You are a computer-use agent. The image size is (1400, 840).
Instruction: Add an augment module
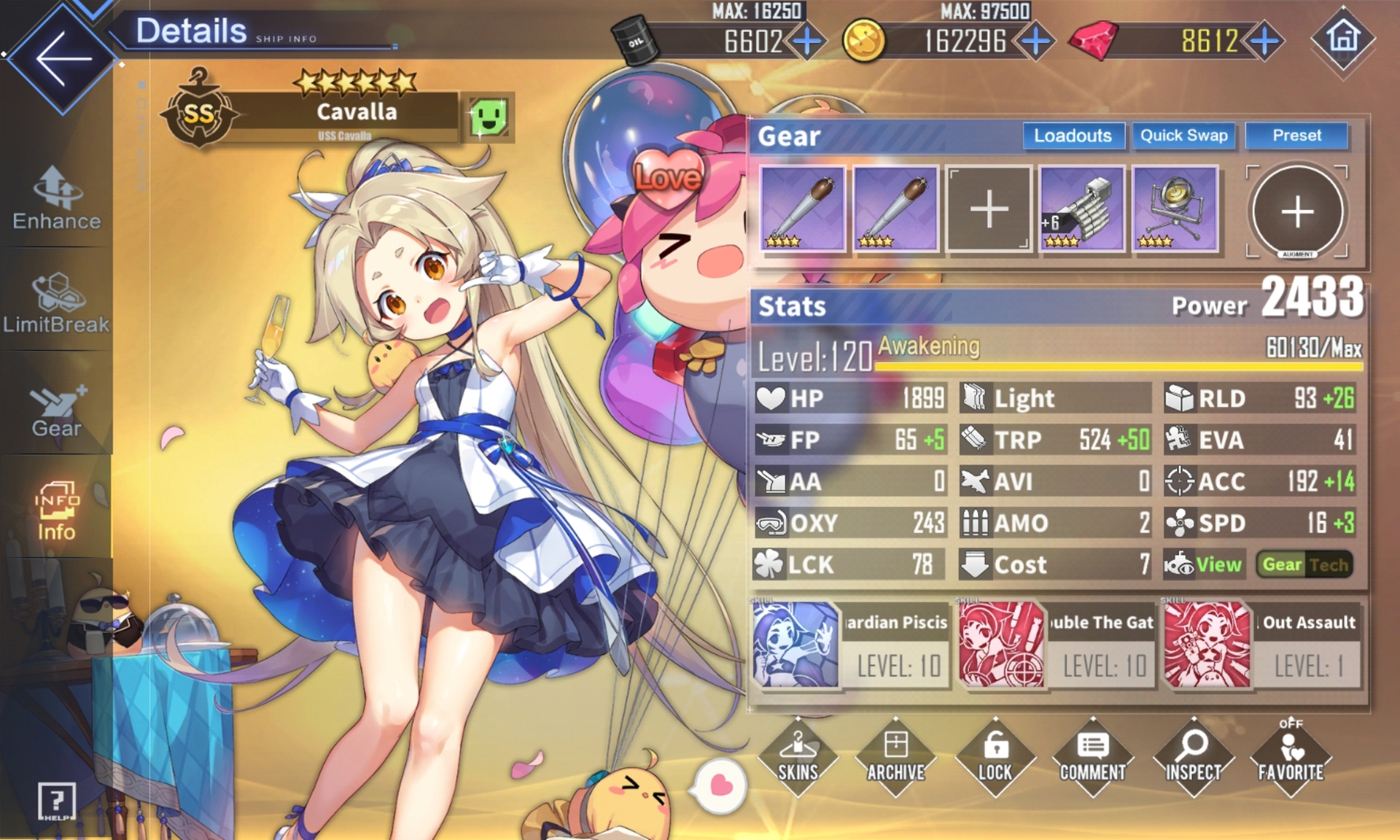click(1297, 211)
